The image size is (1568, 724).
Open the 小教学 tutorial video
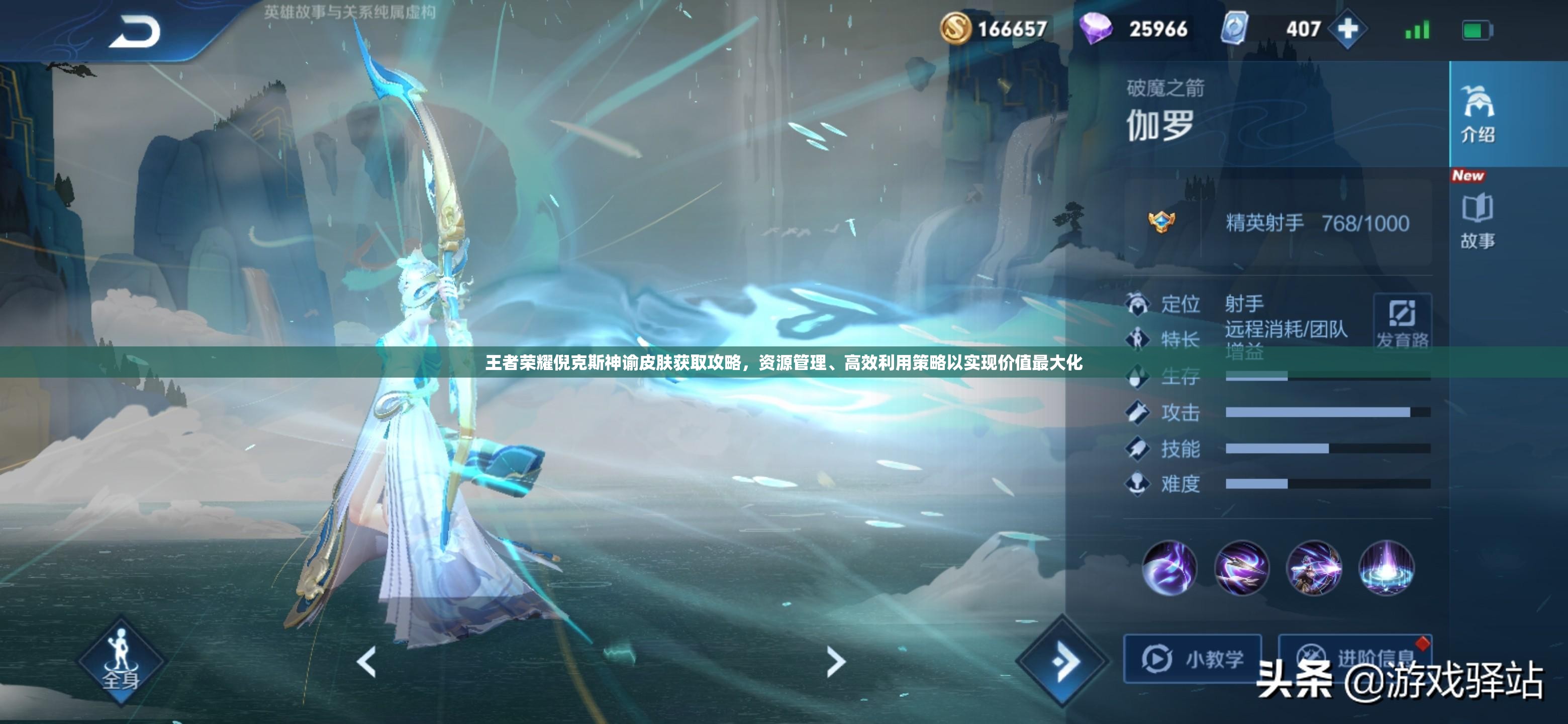pos(1192,659)
